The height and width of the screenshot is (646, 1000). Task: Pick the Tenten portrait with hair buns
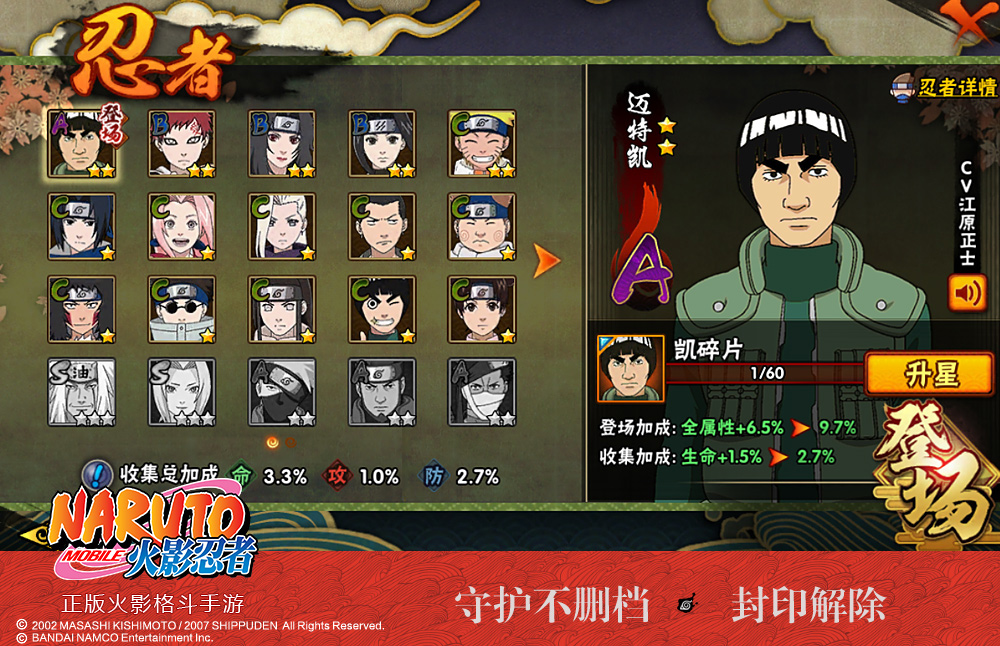coord(482,310)
